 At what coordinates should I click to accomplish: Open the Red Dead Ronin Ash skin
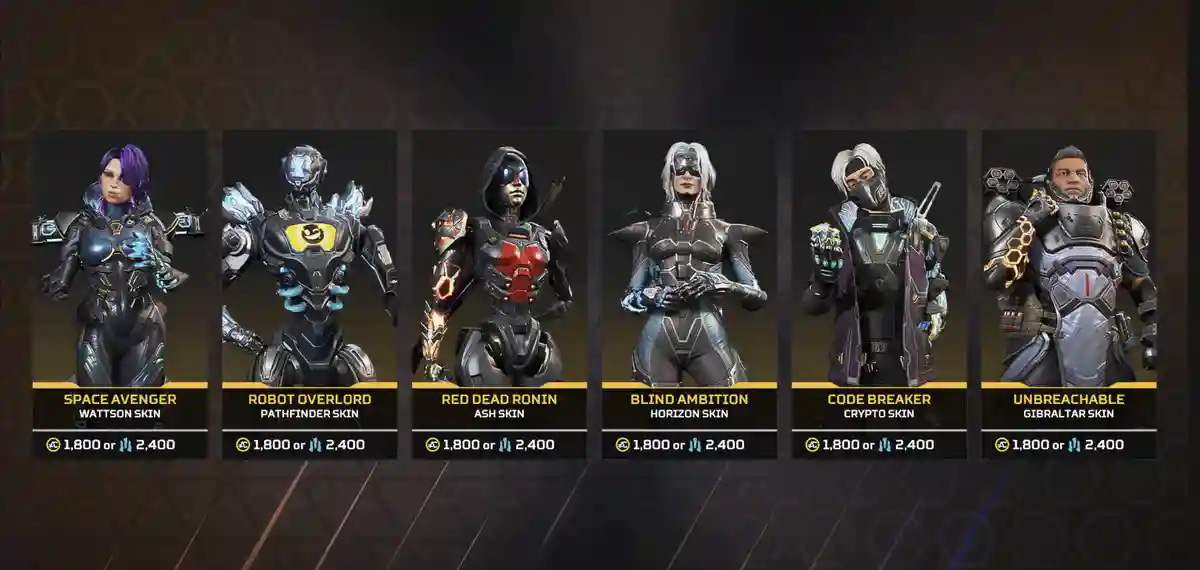click(499, 290)
